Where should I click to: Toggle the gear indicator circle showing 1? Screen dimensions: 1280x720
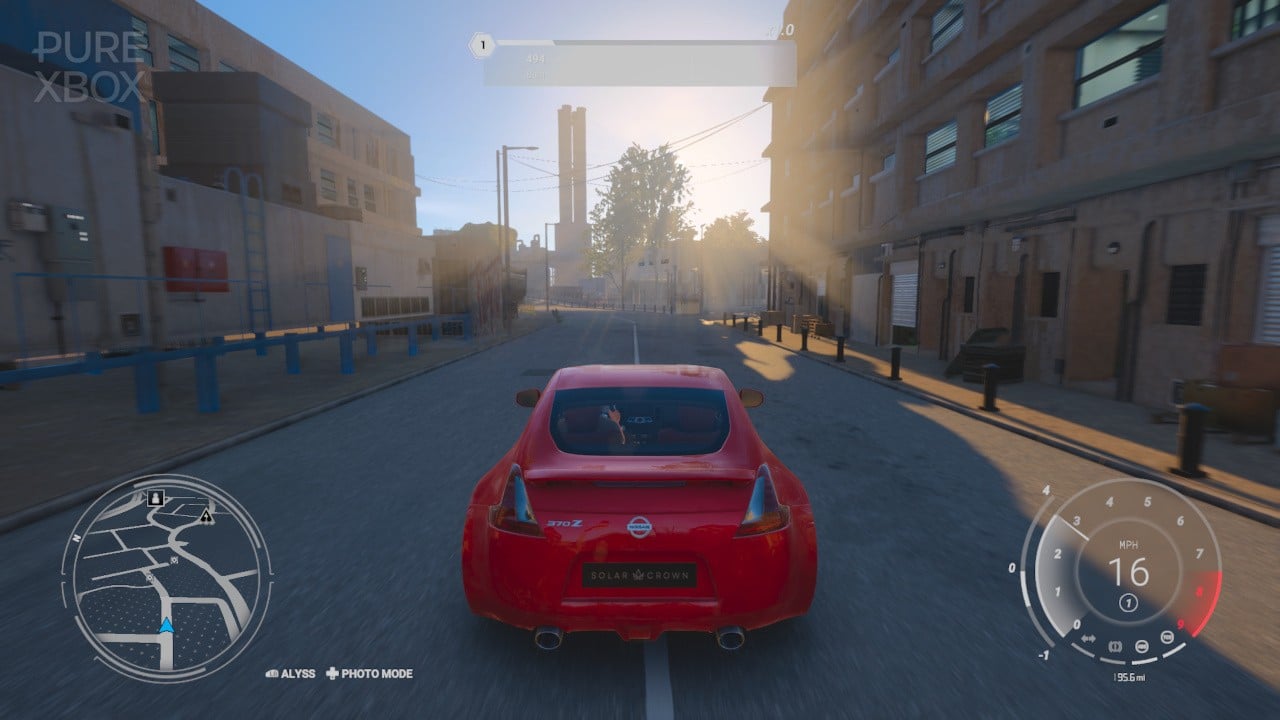coord(1128,603)
